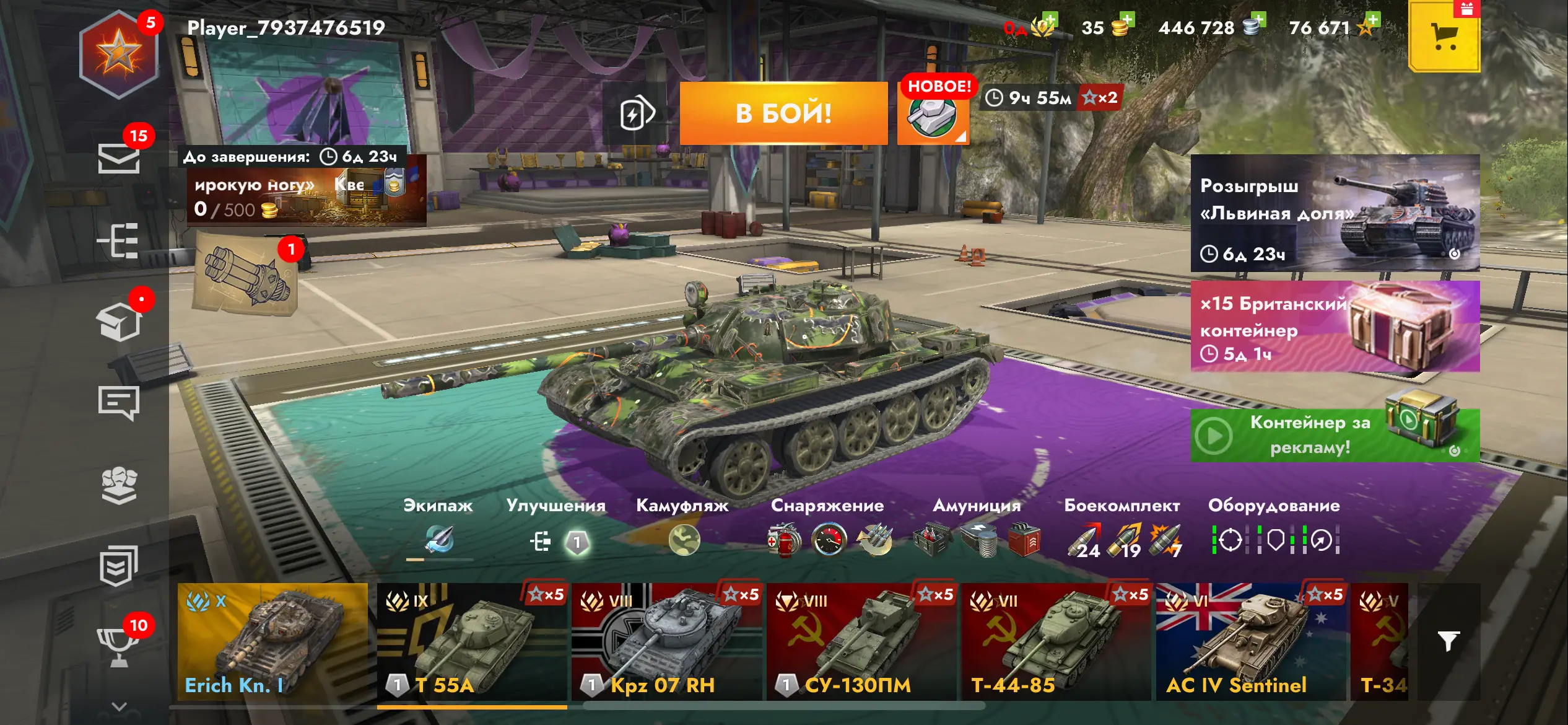Viewport: 1568px width, 725px height.
Task: Open the chat speech bubble icon
Action: [x=118, y=403]
